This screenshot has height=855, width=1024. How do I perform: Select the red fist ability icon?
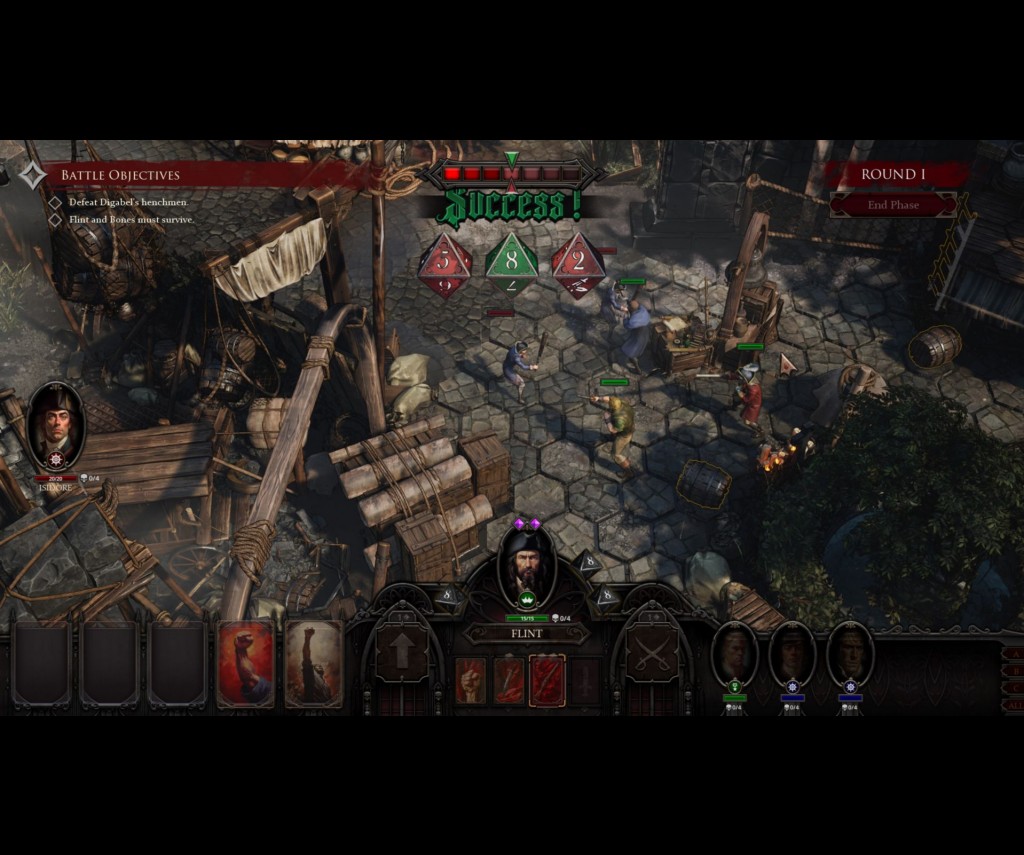click(x=470, y=680)
